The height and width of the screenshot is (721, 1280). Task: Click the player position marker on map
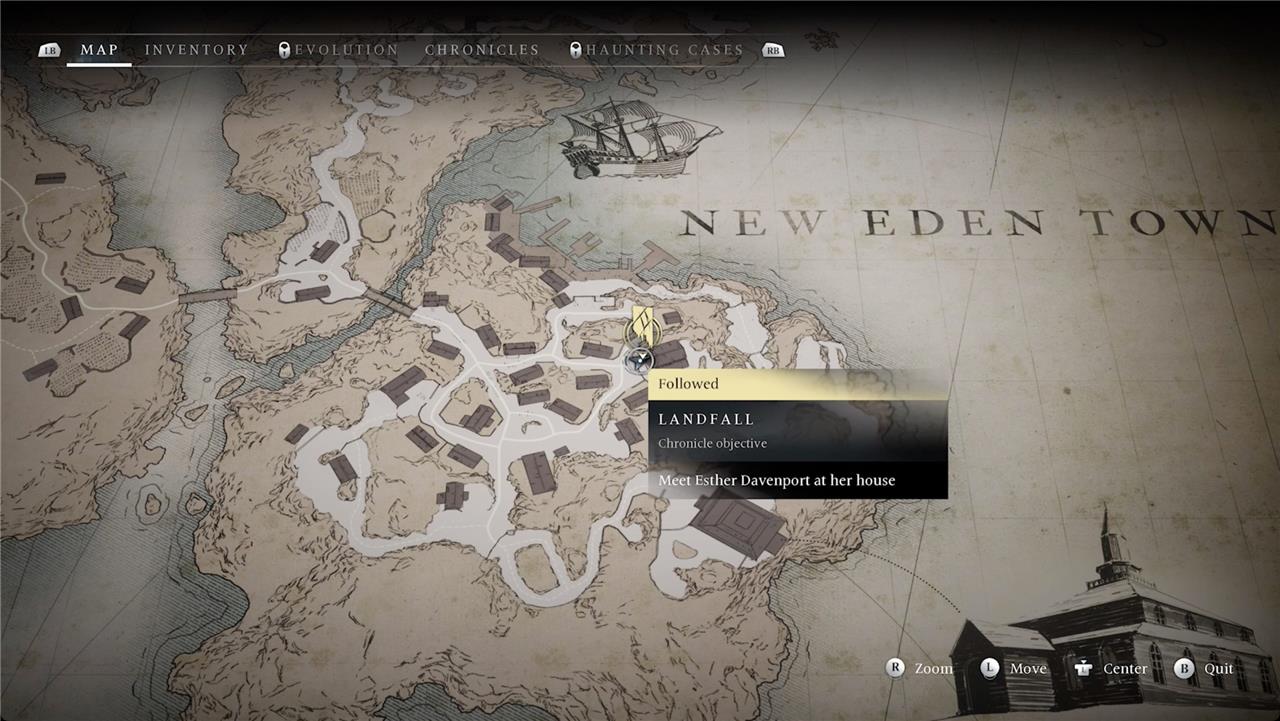(x=638, y=361)
